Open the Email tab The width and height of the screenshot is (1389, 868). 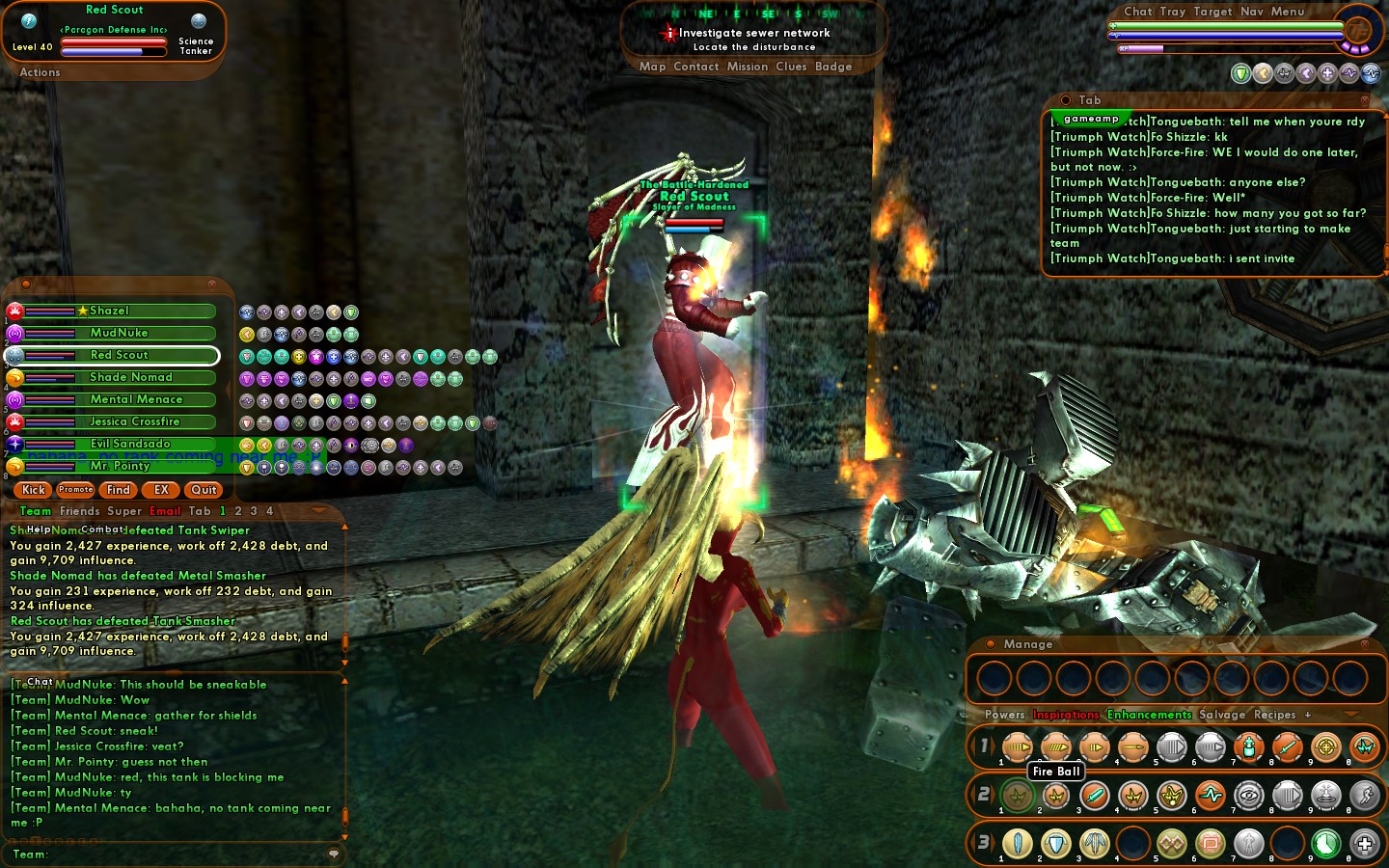coord(165,511)
